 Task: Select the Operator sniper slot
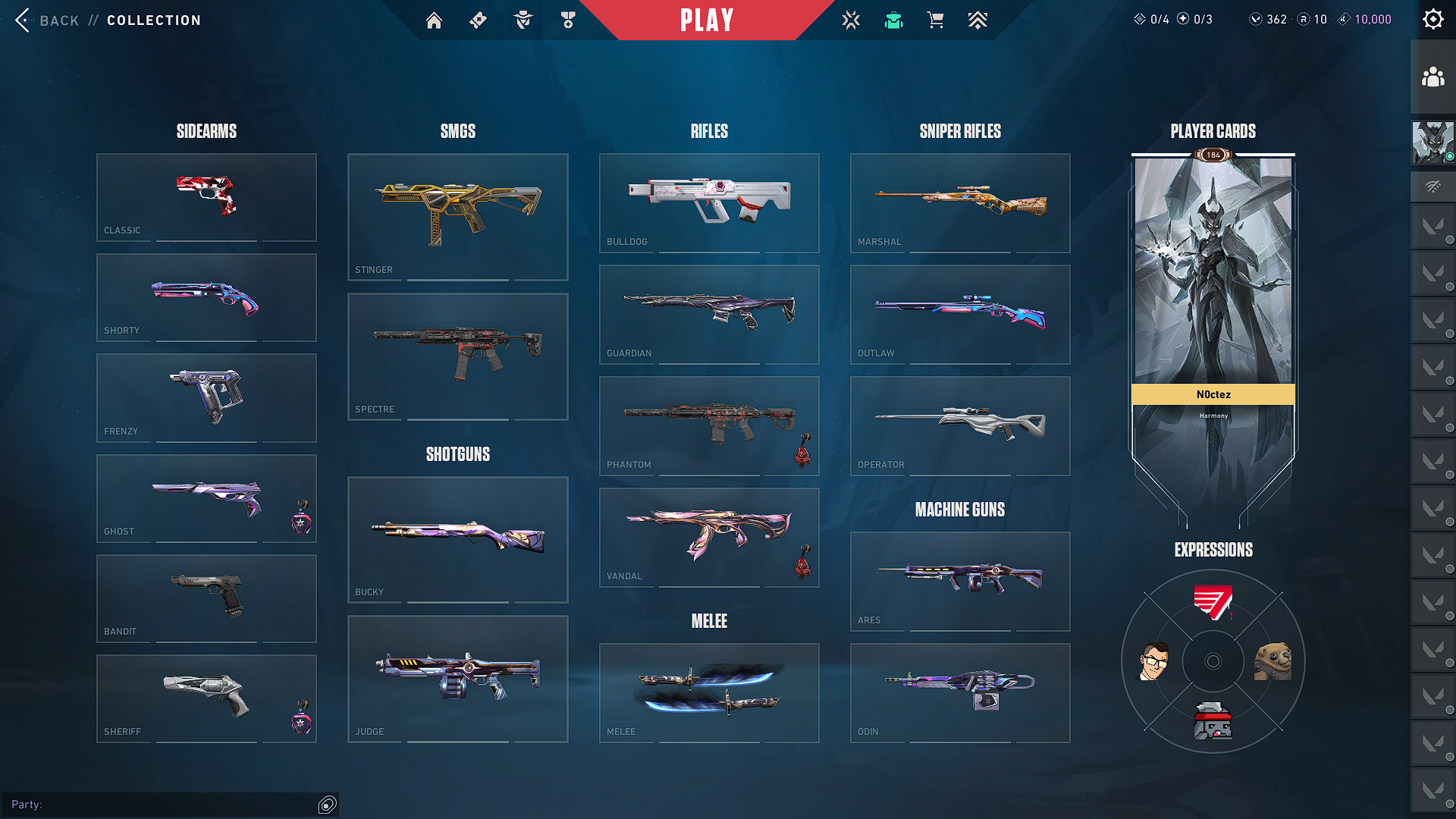pyautogui.click(x=960, y=425)
